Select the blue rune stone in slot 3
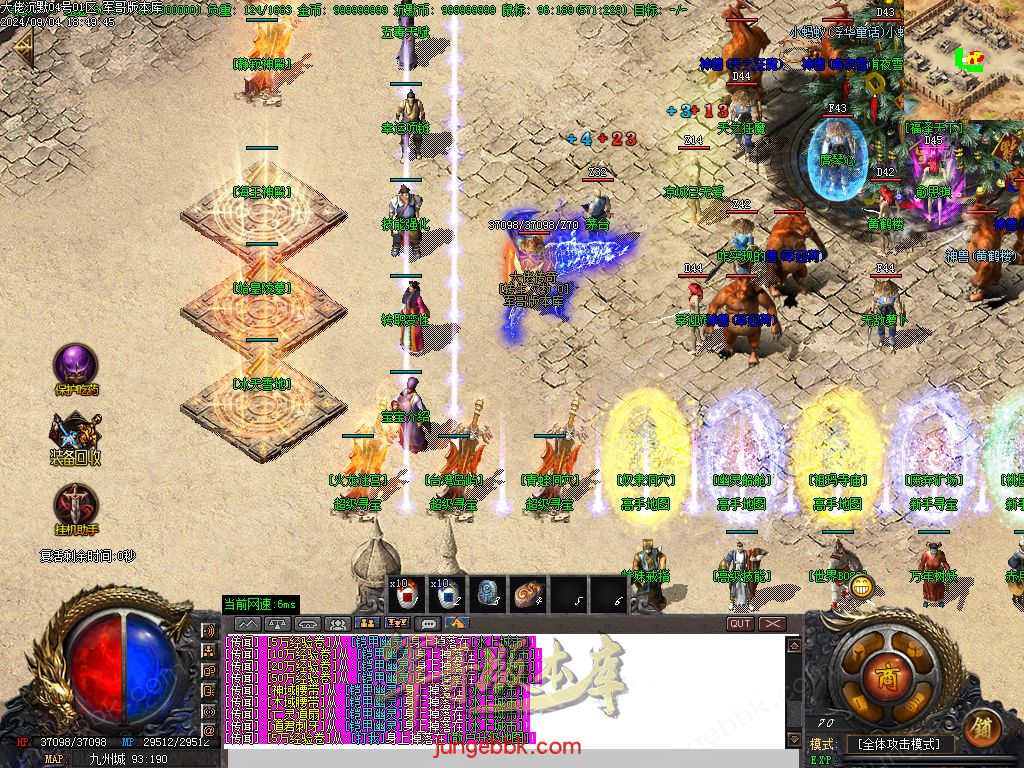 point(487,594)
